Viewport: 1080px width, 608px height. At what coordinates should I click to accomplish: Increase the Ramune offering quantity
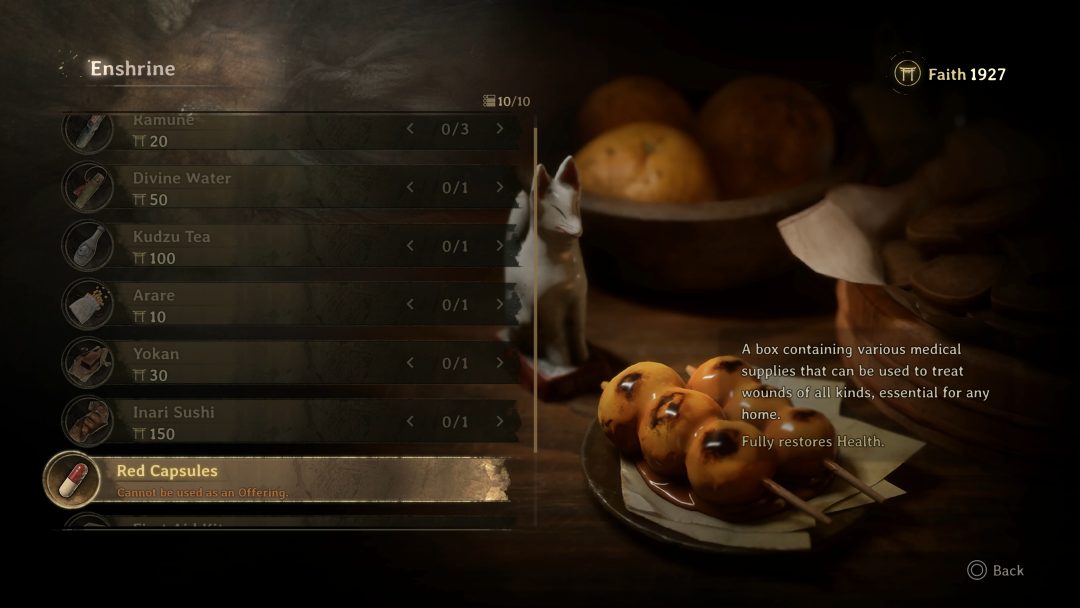pos(500,129)
